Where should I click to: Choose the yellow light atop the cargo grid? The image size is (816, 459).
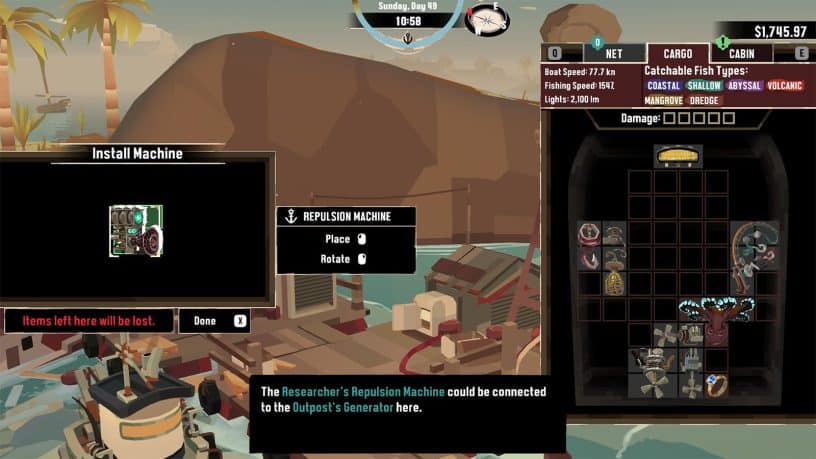(678, 156)
